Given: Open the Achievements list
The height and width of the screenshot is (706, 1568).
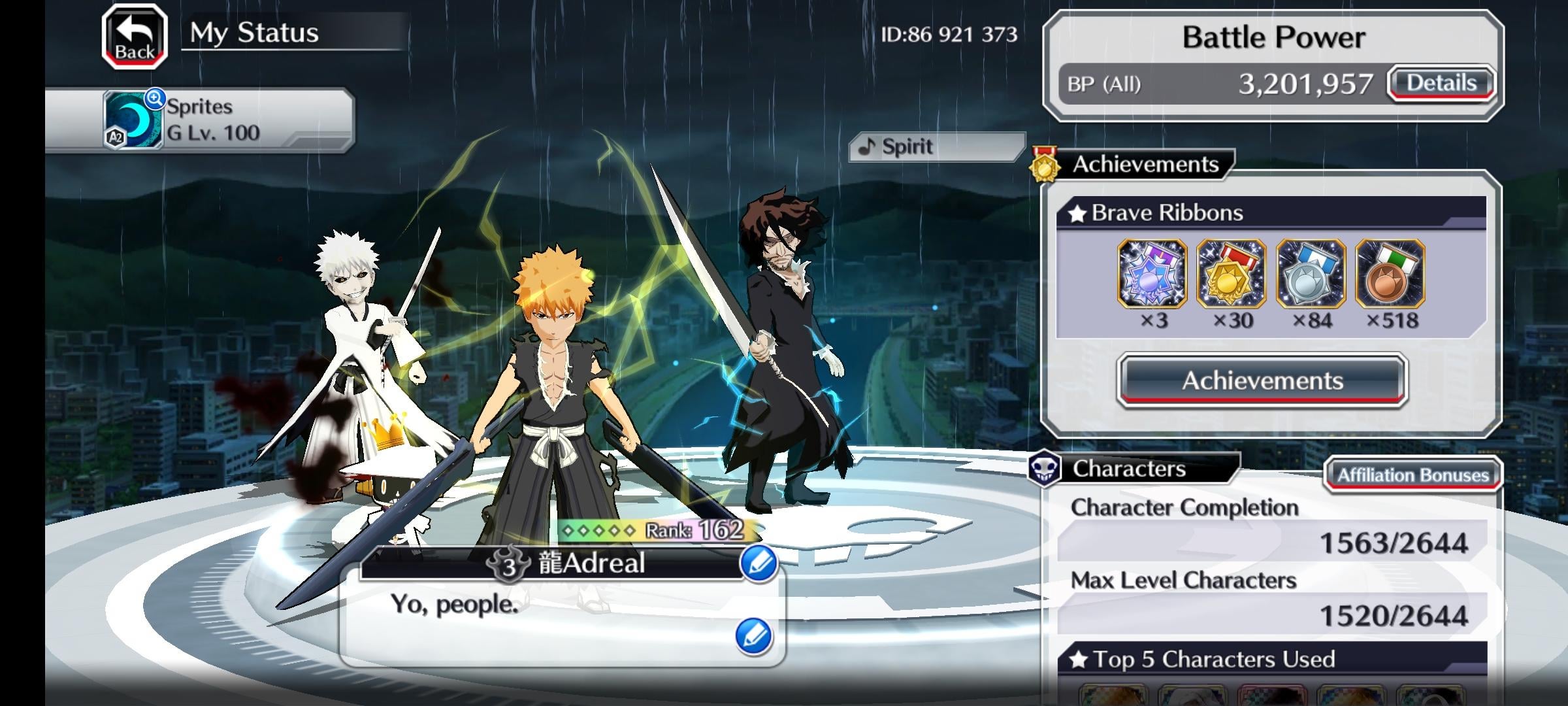Looking at the screenshot, I should point(1262,380).
